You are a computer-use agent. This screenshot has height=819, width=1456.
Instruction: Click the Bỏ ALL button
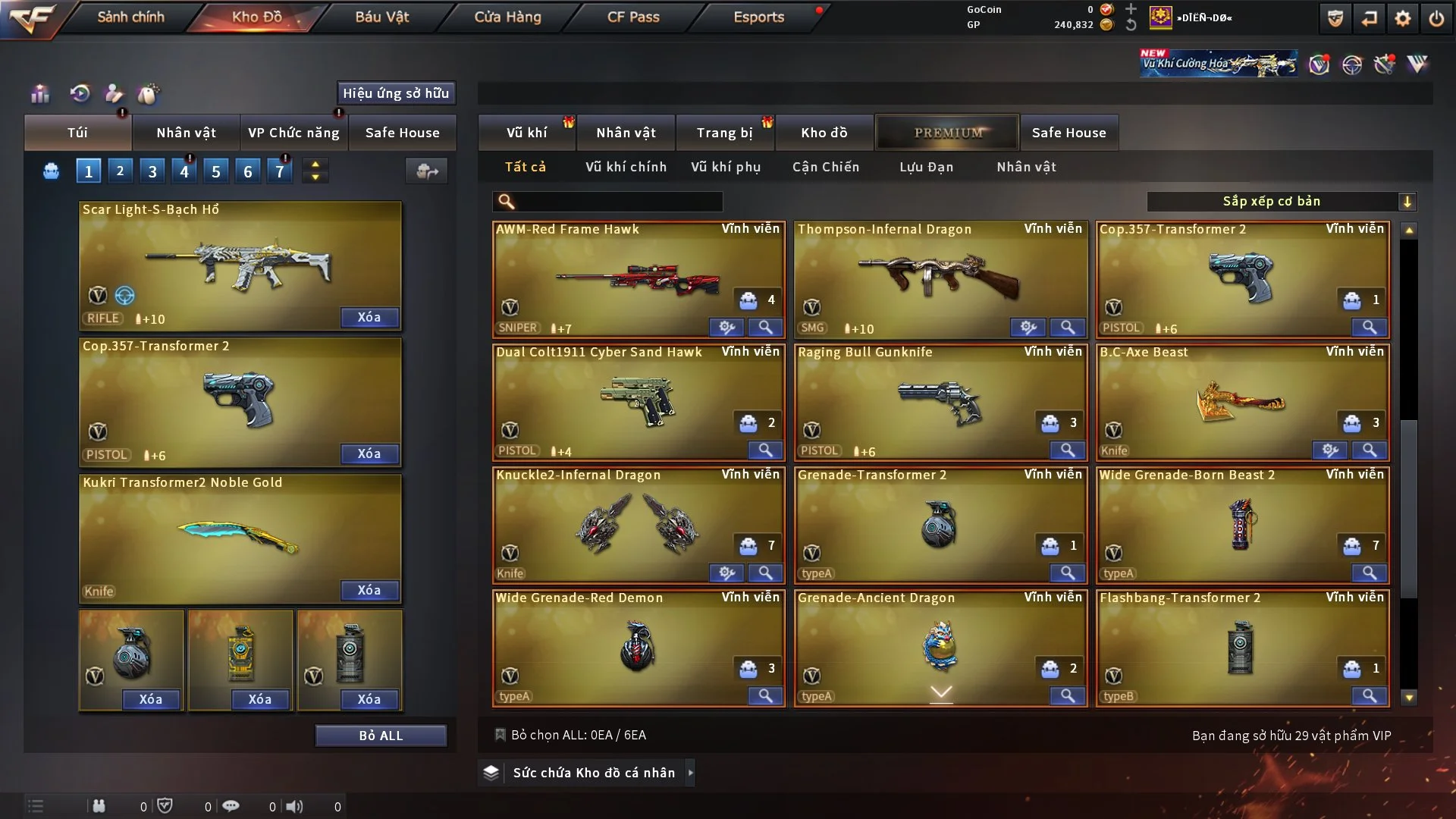381,736
